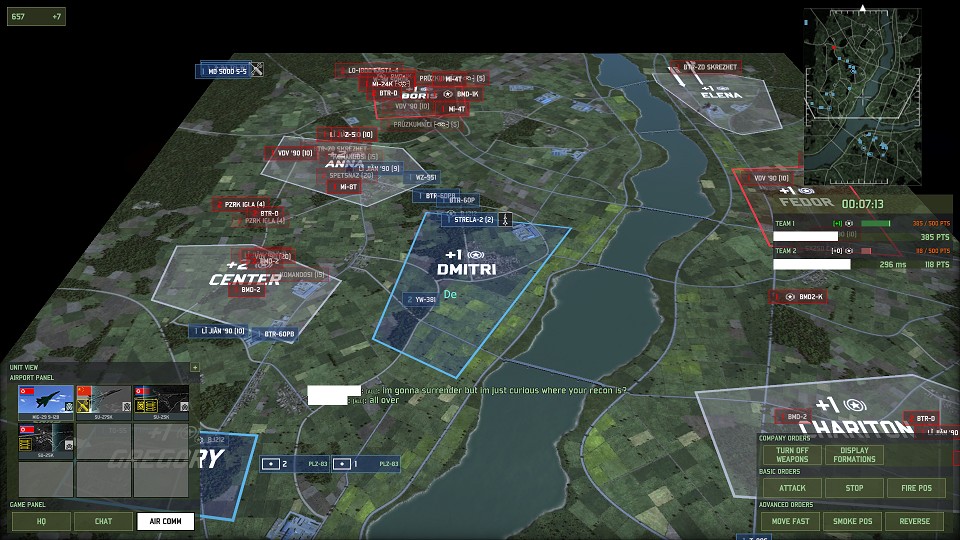Open the HQ game panel
Viewport: 960px width, 540px height.
[41, 521]
